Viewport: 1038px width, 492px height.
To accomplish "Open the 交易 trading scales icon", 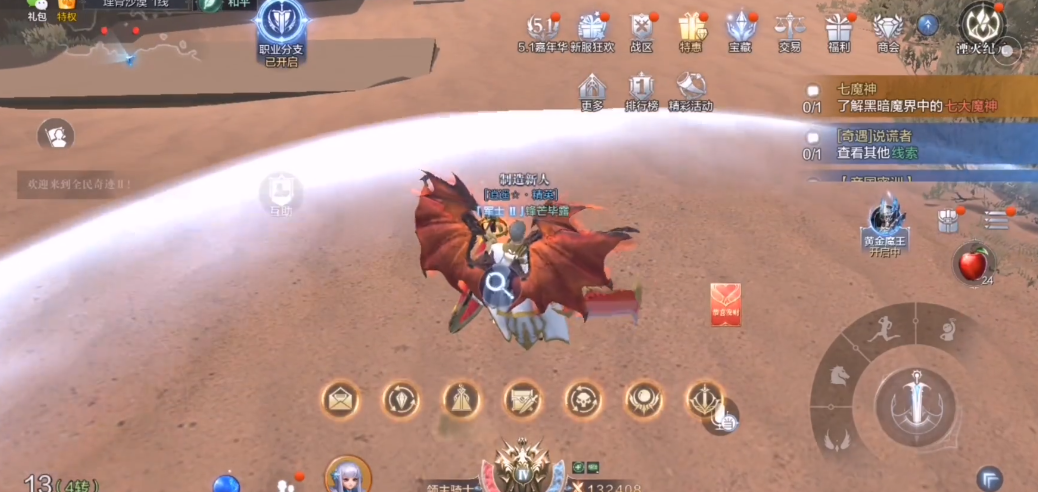I will click(790, 28).
